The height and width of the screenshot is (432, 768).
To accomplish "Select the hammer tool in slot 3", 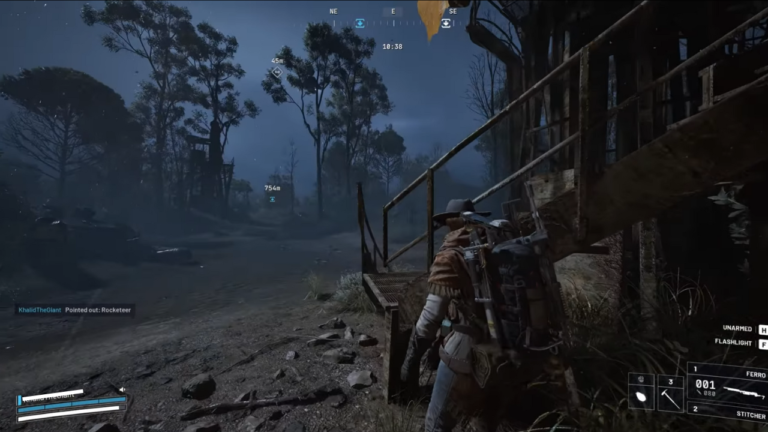I will tap(670, 393).
